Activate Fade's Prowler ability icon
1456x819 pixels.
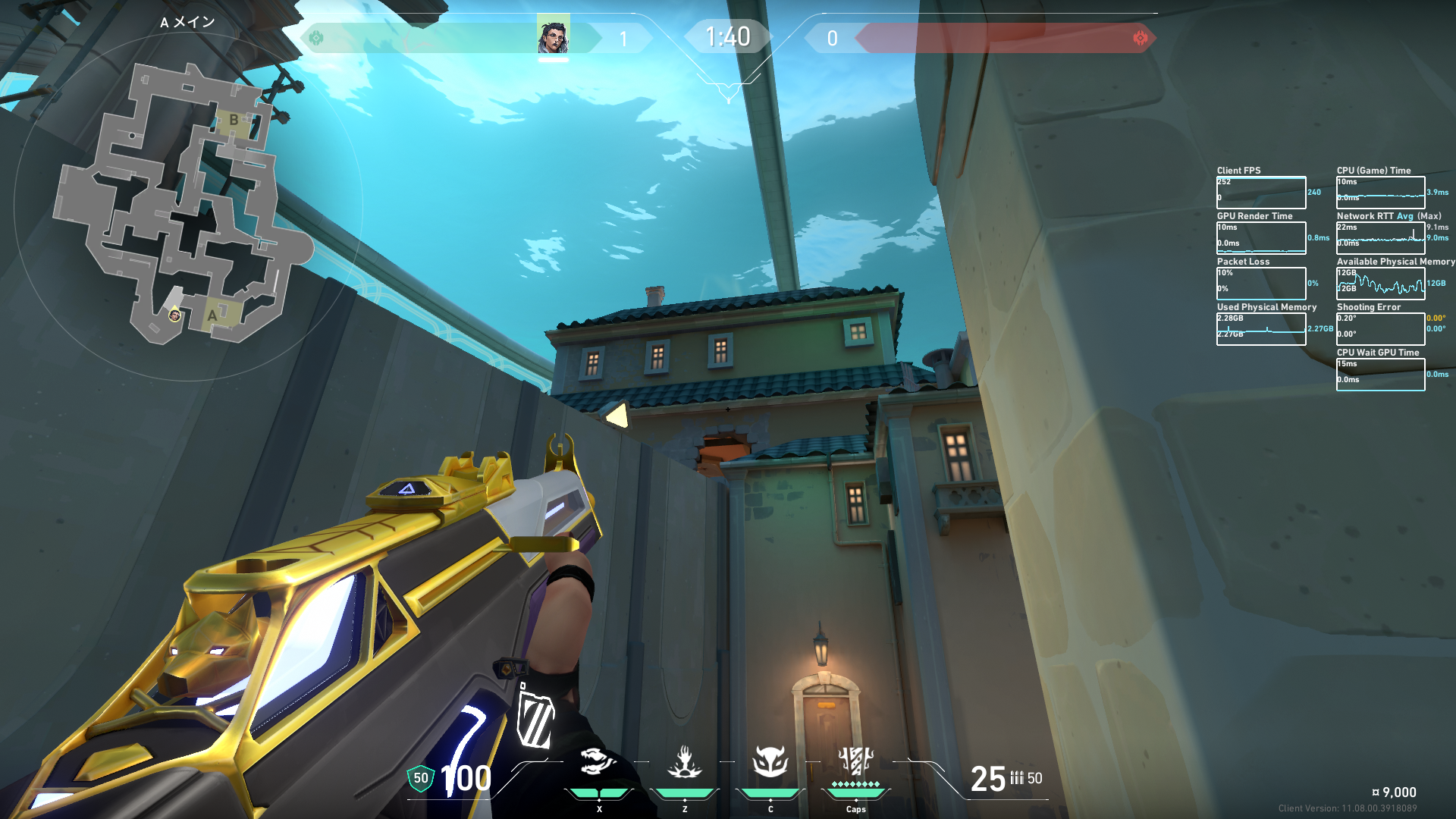[598, 761]
